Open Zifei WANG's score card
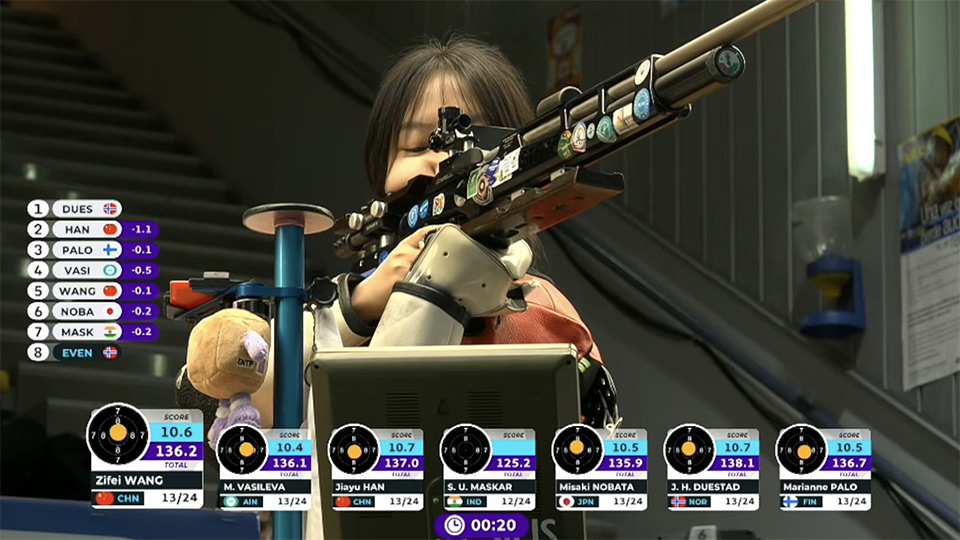The height and width of the screenshot is (540, 960). pos(146,456)
